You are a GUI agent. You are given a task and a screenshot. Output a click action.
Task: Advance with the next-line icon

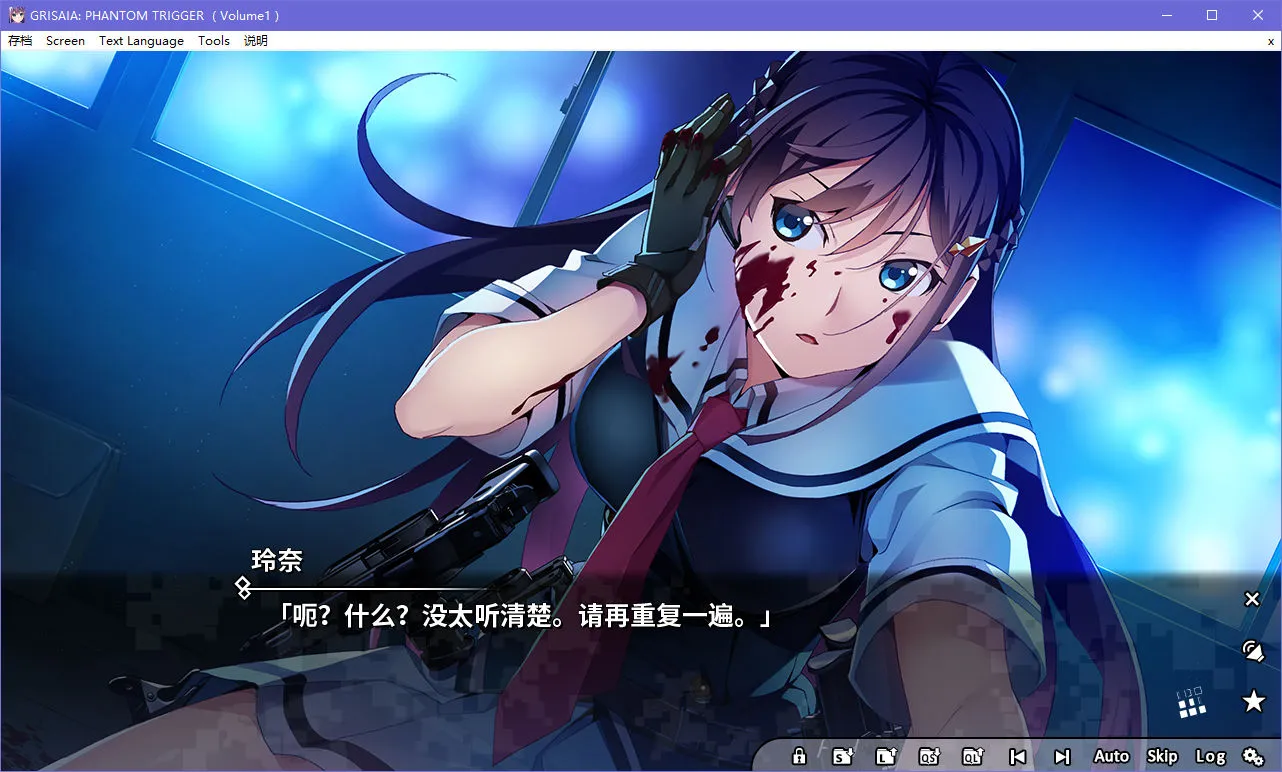1062,756
